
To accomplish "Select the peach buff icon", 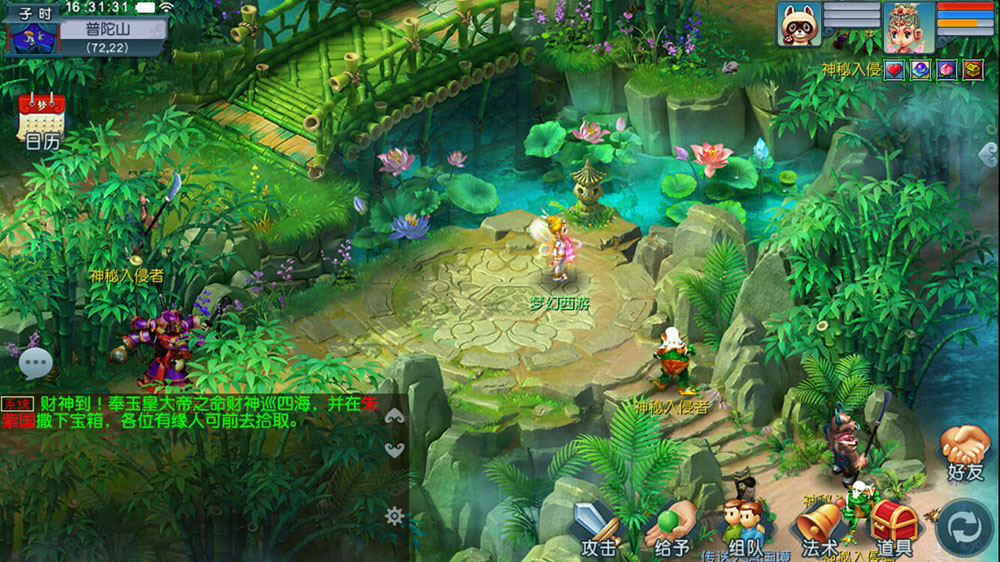I will pos(946,69).
